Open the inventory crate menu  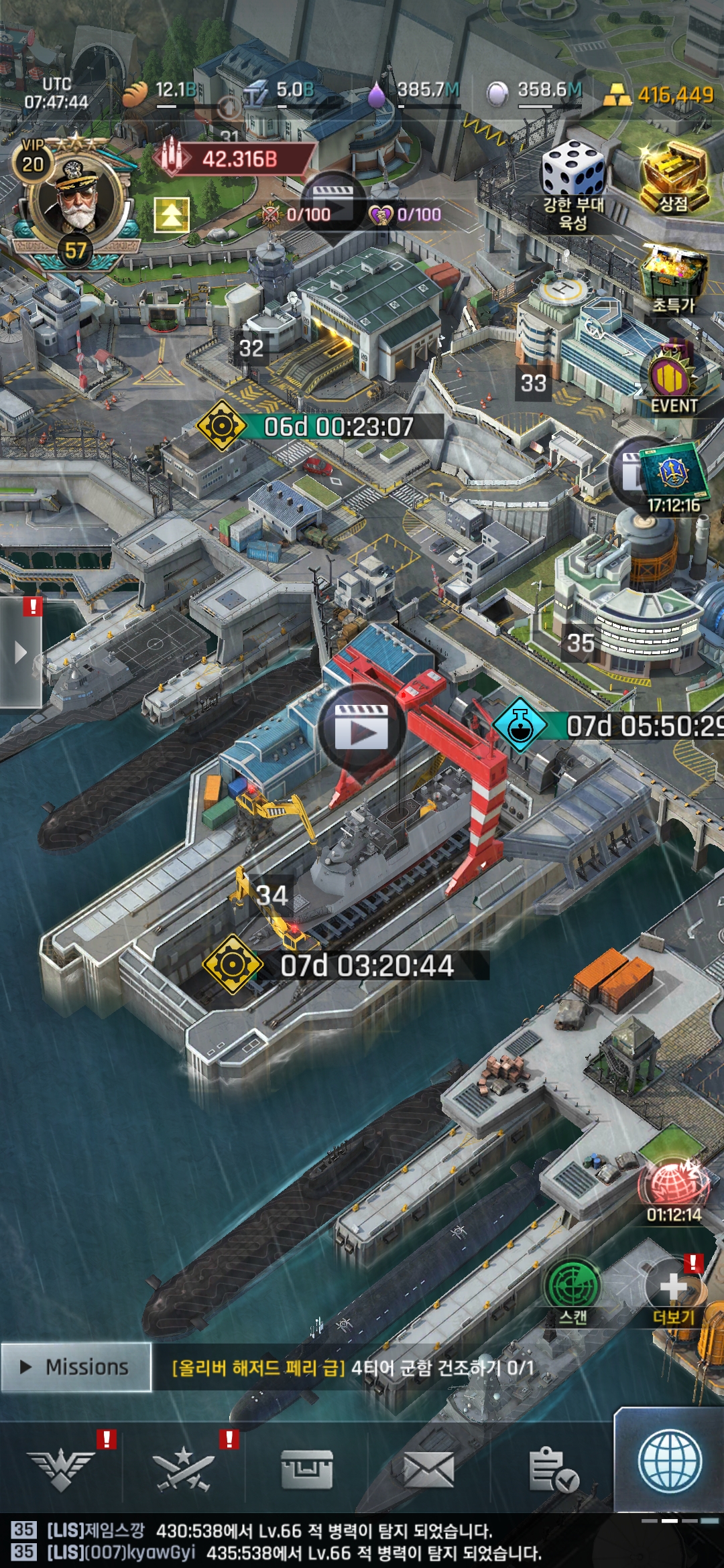pos(306,1472)
